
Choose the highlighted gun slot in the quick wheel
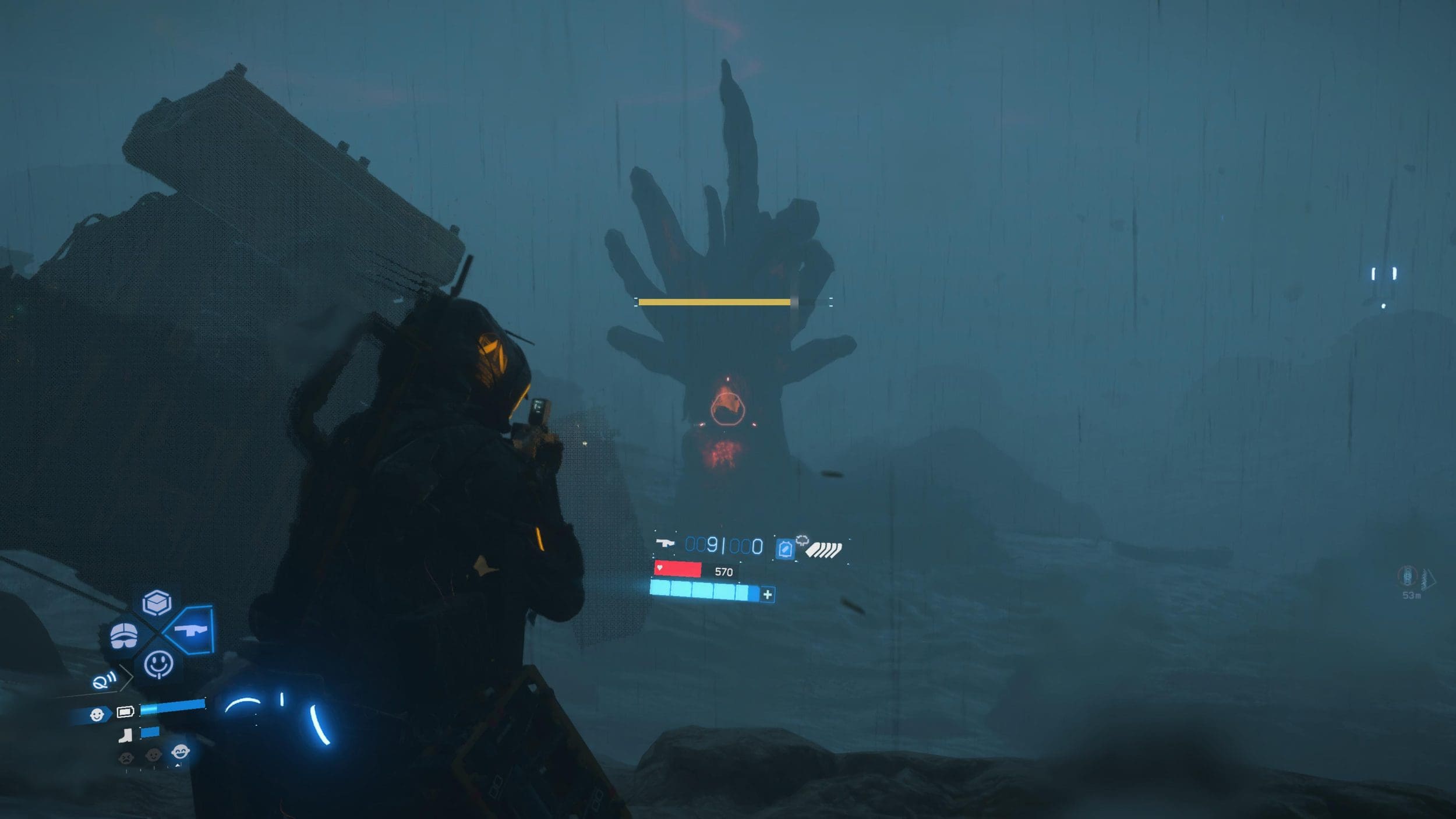click(191, 630)
